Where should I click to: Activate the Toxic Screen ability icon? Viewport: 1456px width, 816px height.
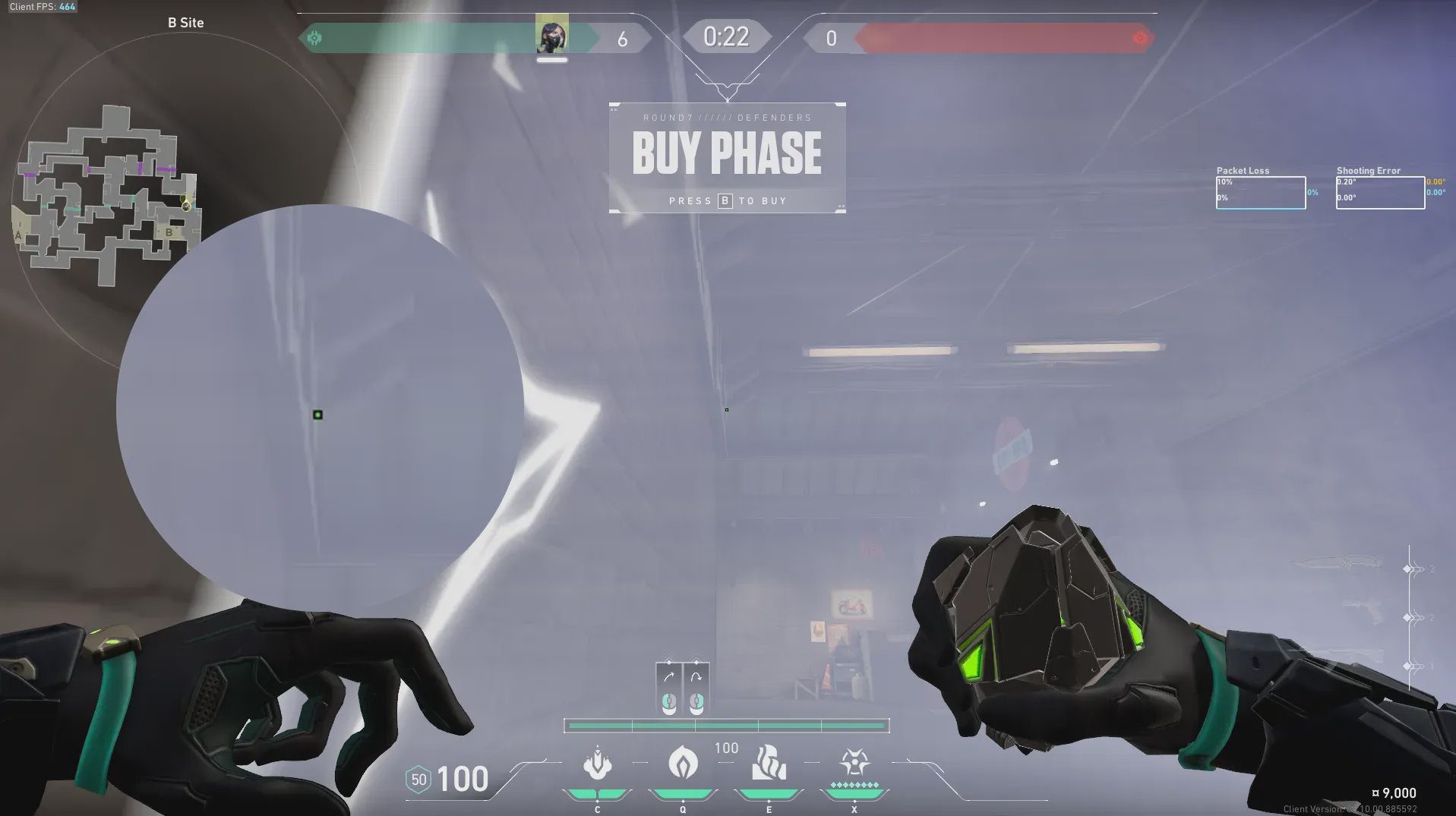pyautogui.click(x=769, y=762)
